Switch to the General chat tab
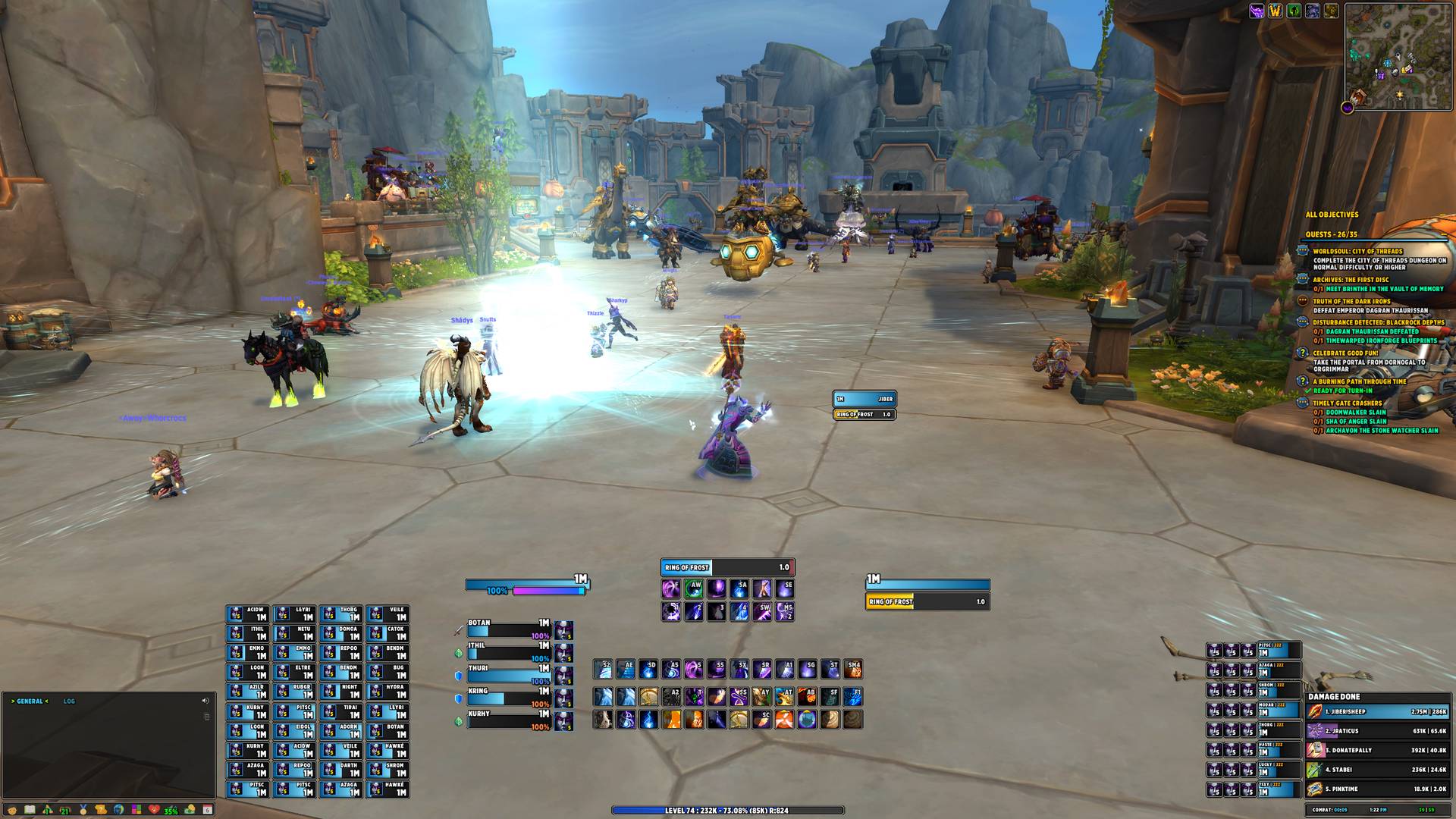 pyautogui.click(x=30, y=701)
